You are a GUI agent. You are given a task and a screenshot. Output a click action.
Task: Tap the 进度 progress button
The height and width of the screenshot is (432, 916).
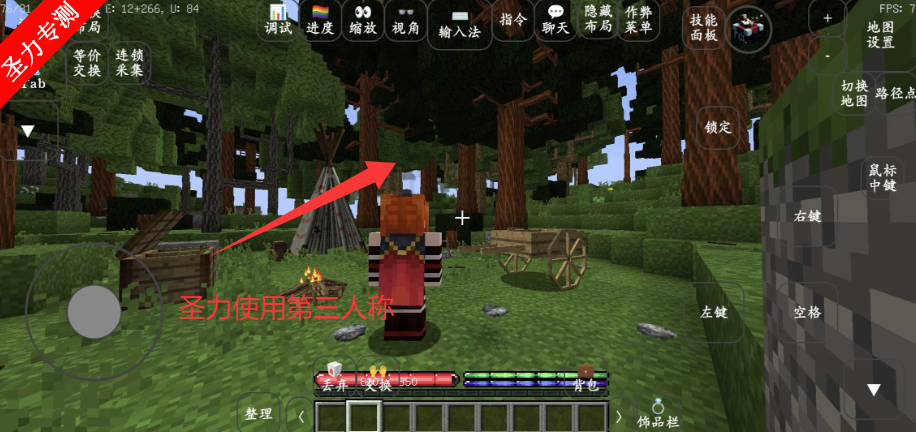coord(320,20)
